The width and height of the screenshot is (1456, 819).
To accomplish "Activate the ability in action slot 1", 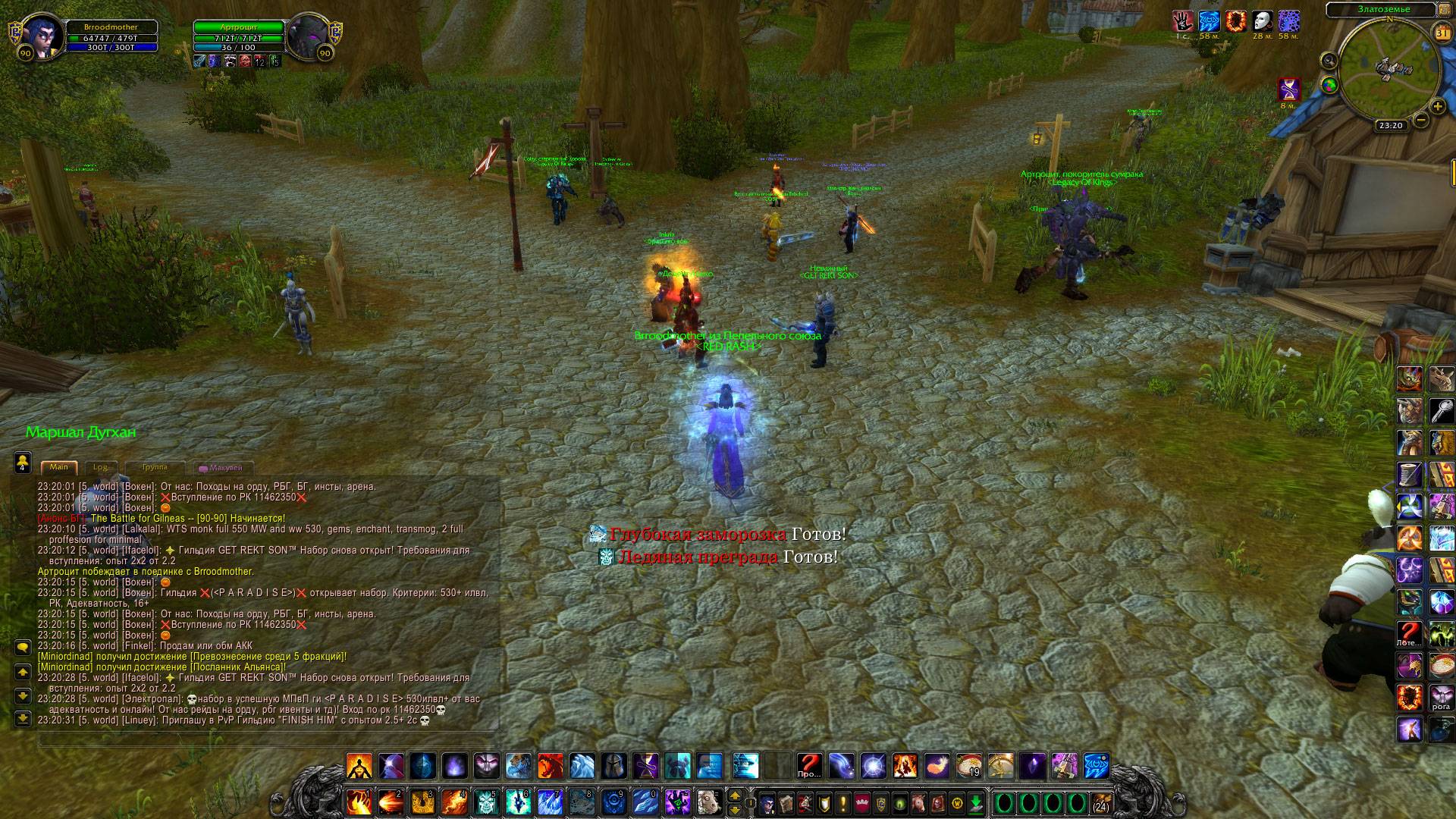I will (x=359, y=801).
